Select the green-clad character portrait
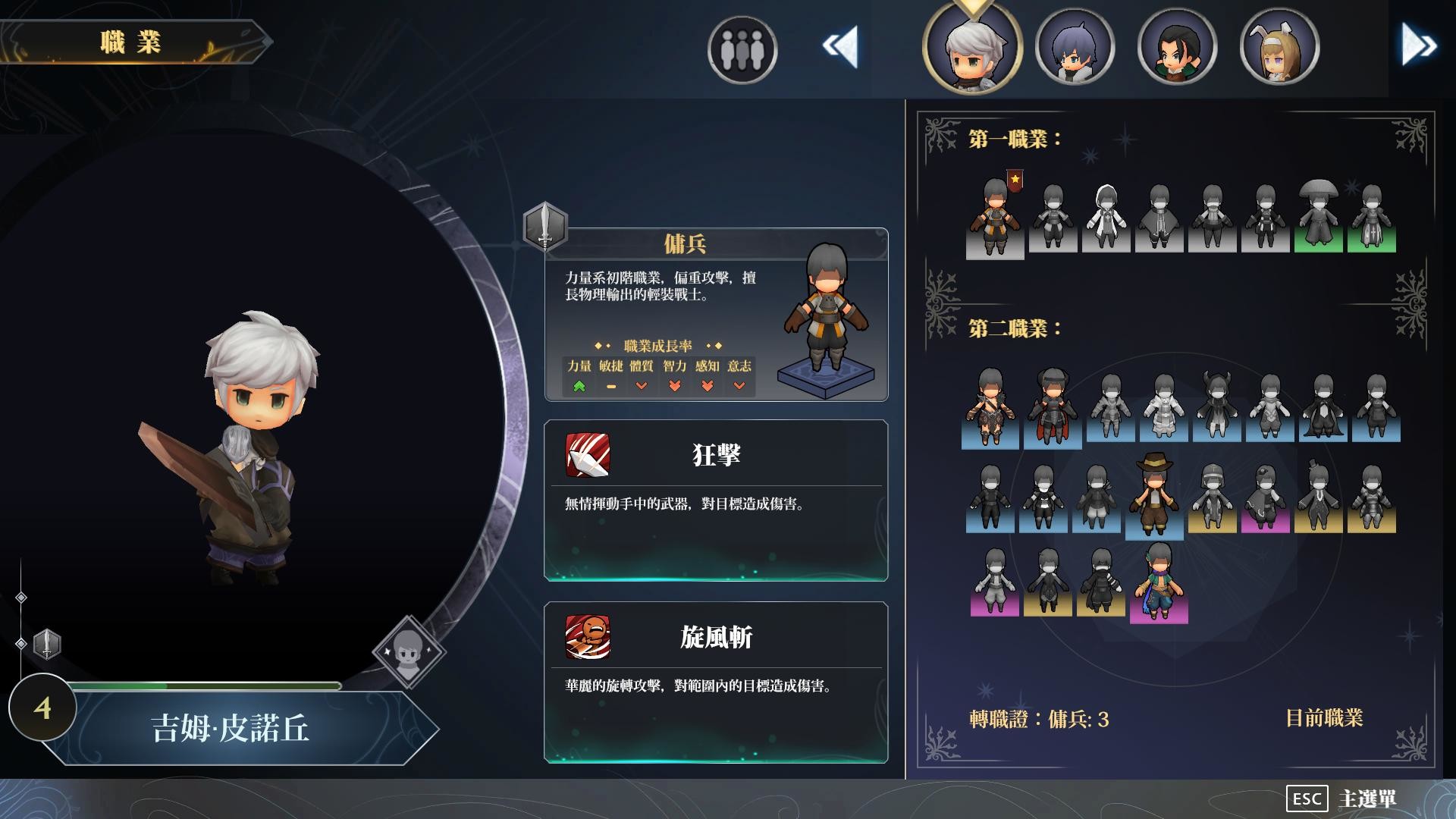Image resolution: width=1456 pixels, height=819 pixels. [1176, 47]
